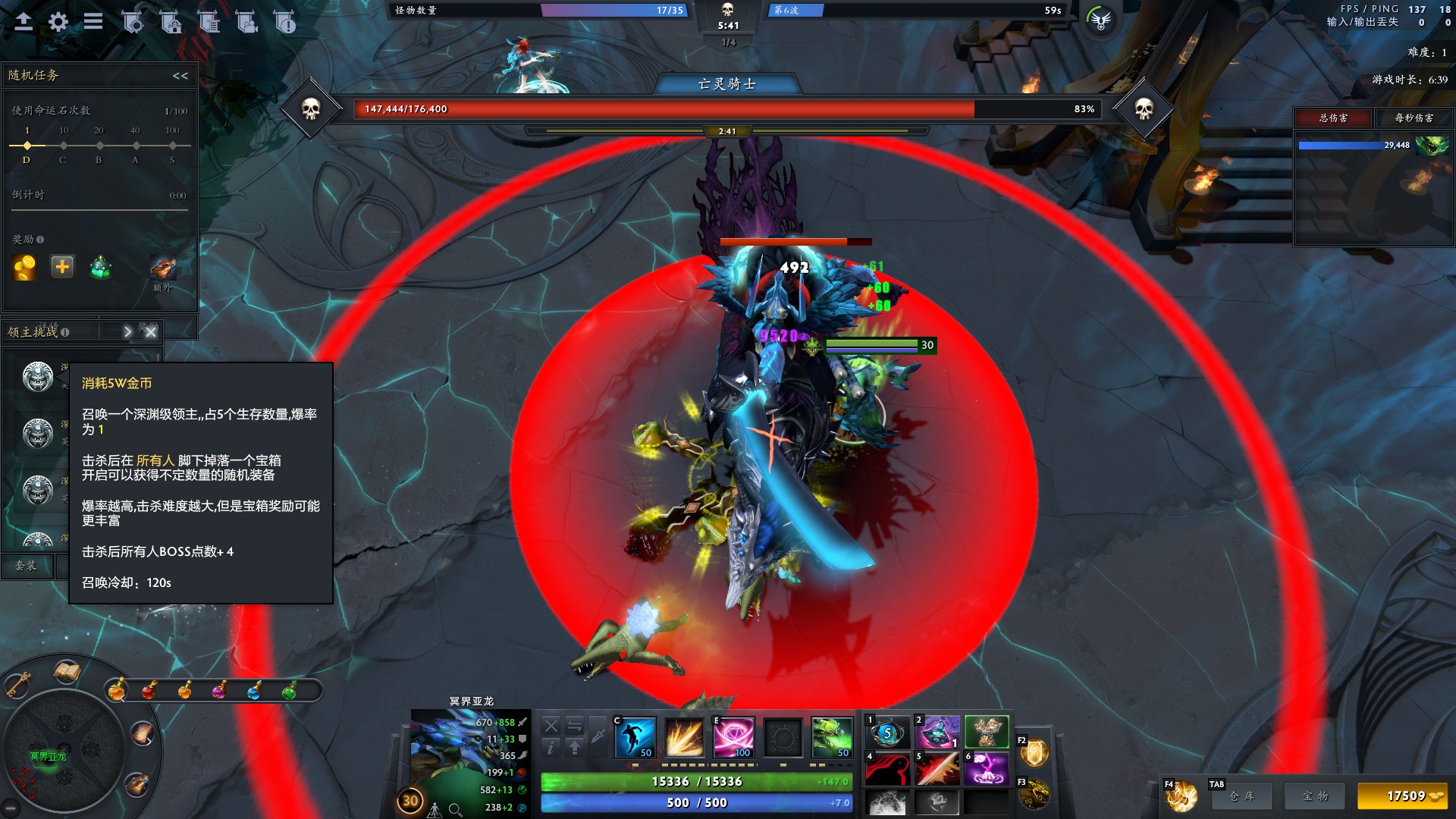Select the S-rank 100 fate stone node
Screen dimensions: 1456x819
click(174, 145)
